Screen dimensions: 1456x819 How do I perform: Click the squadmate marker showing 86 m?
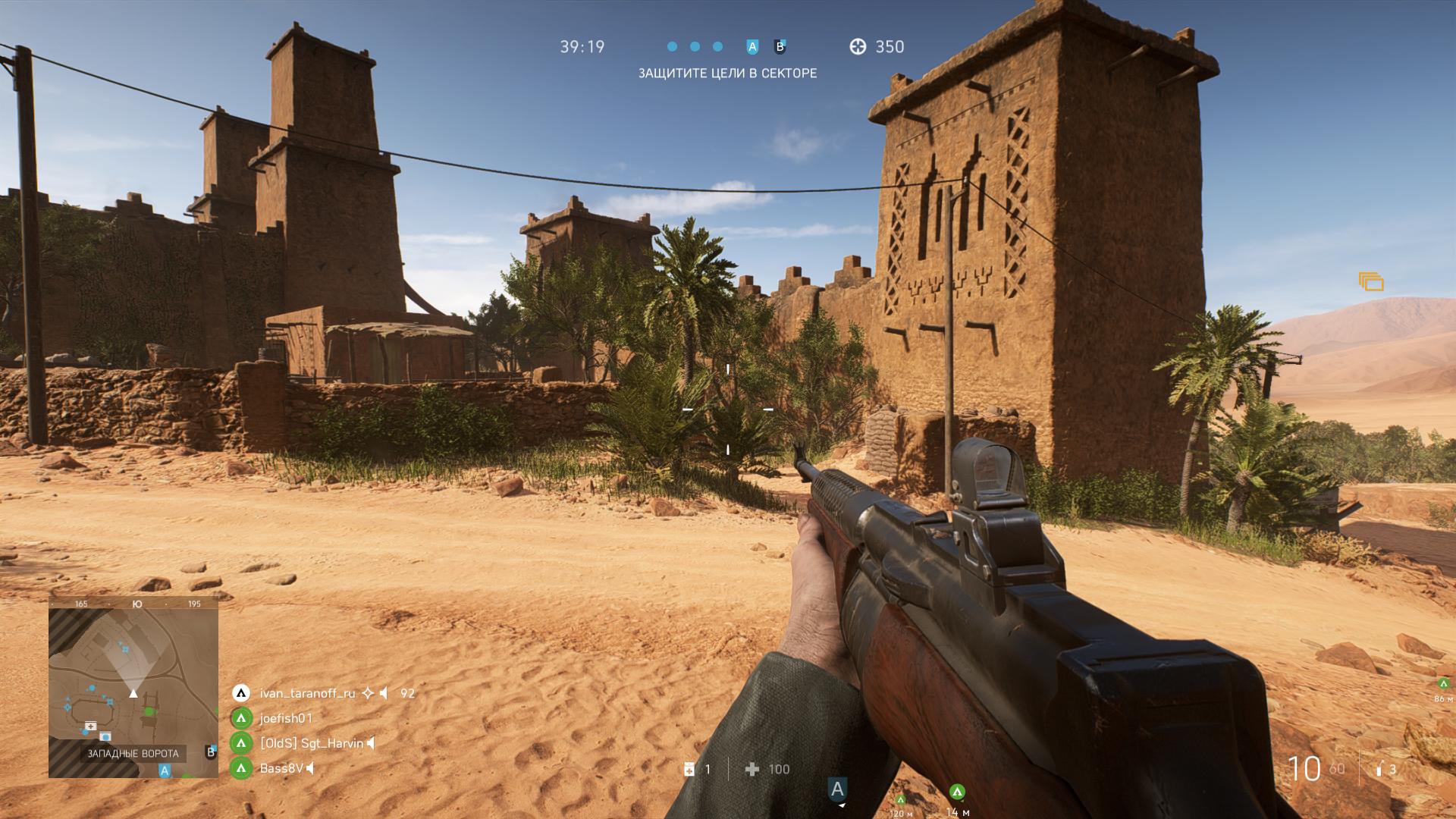[x=1443, y=683]
